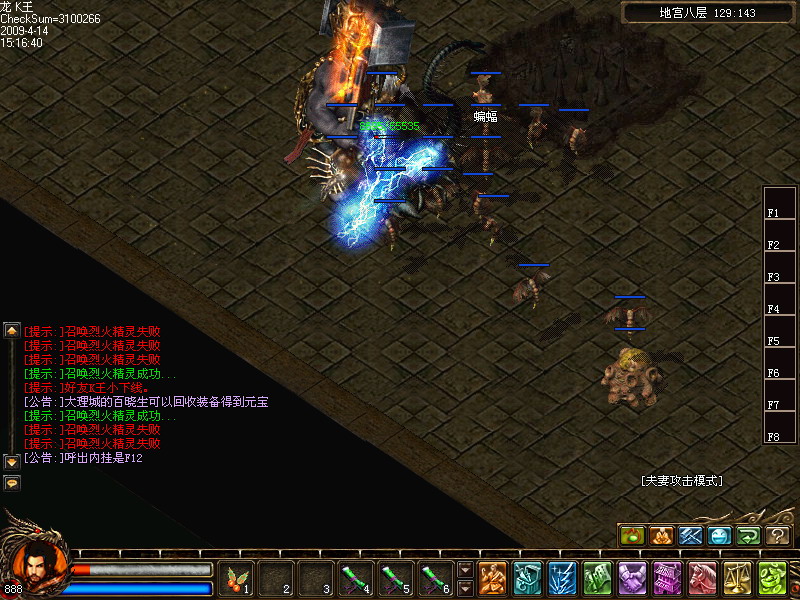
Task: Use the green scroll in hotbar slot 5
Action: (x=397, y=578)
